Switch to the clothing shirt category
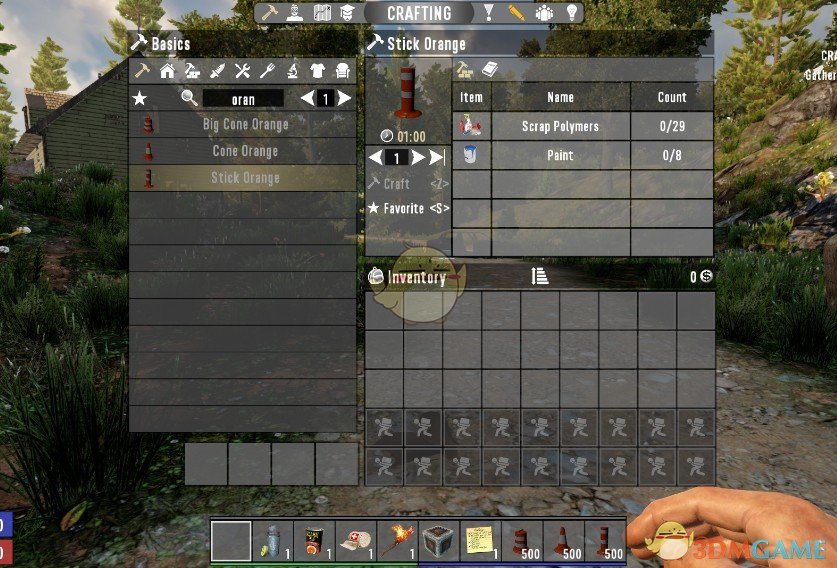Viewport: 837px width, 568px height. (317, 71)
